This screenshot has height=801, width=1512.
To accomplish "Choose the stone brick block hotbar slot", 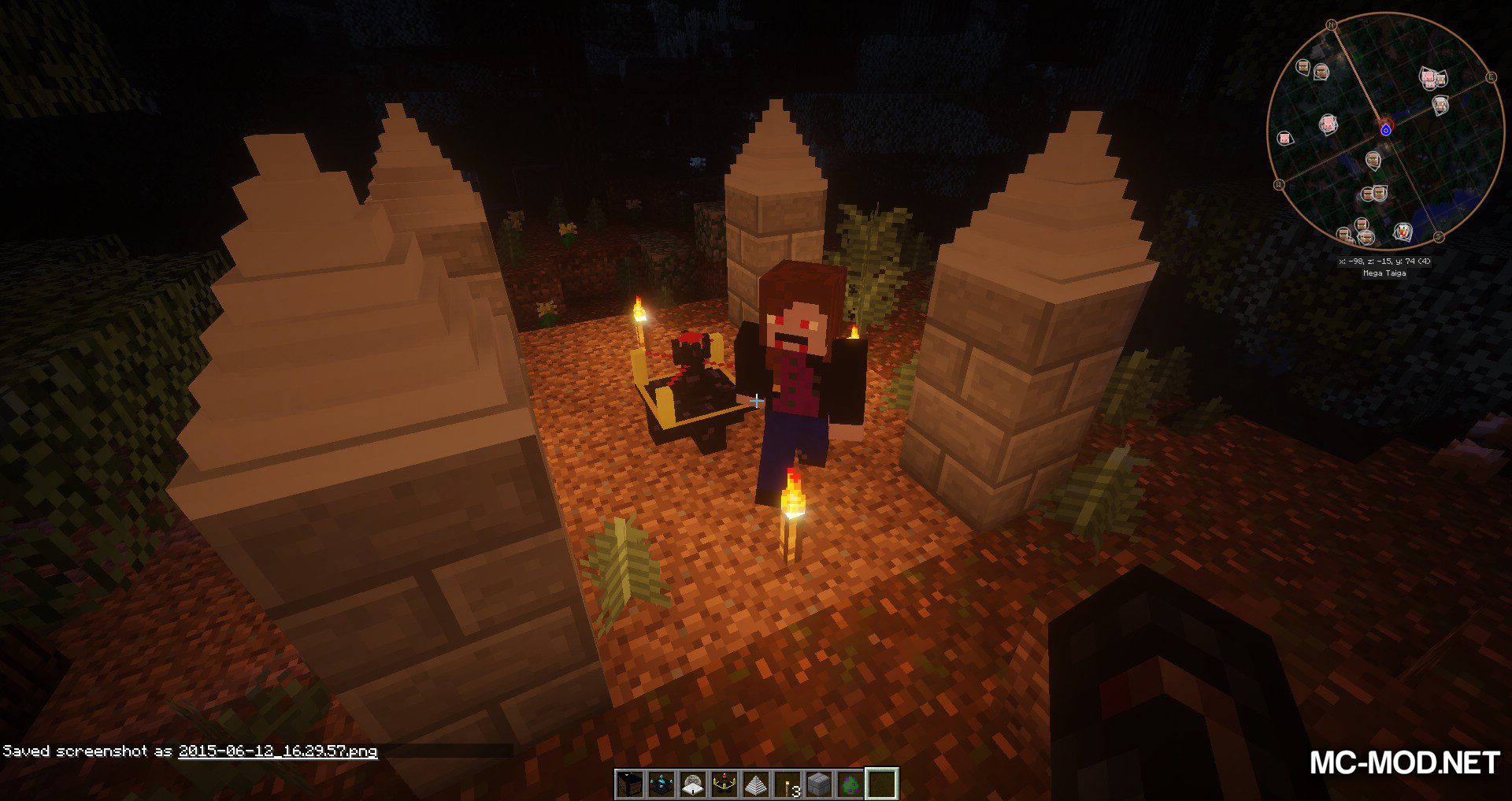I will 819,784.
